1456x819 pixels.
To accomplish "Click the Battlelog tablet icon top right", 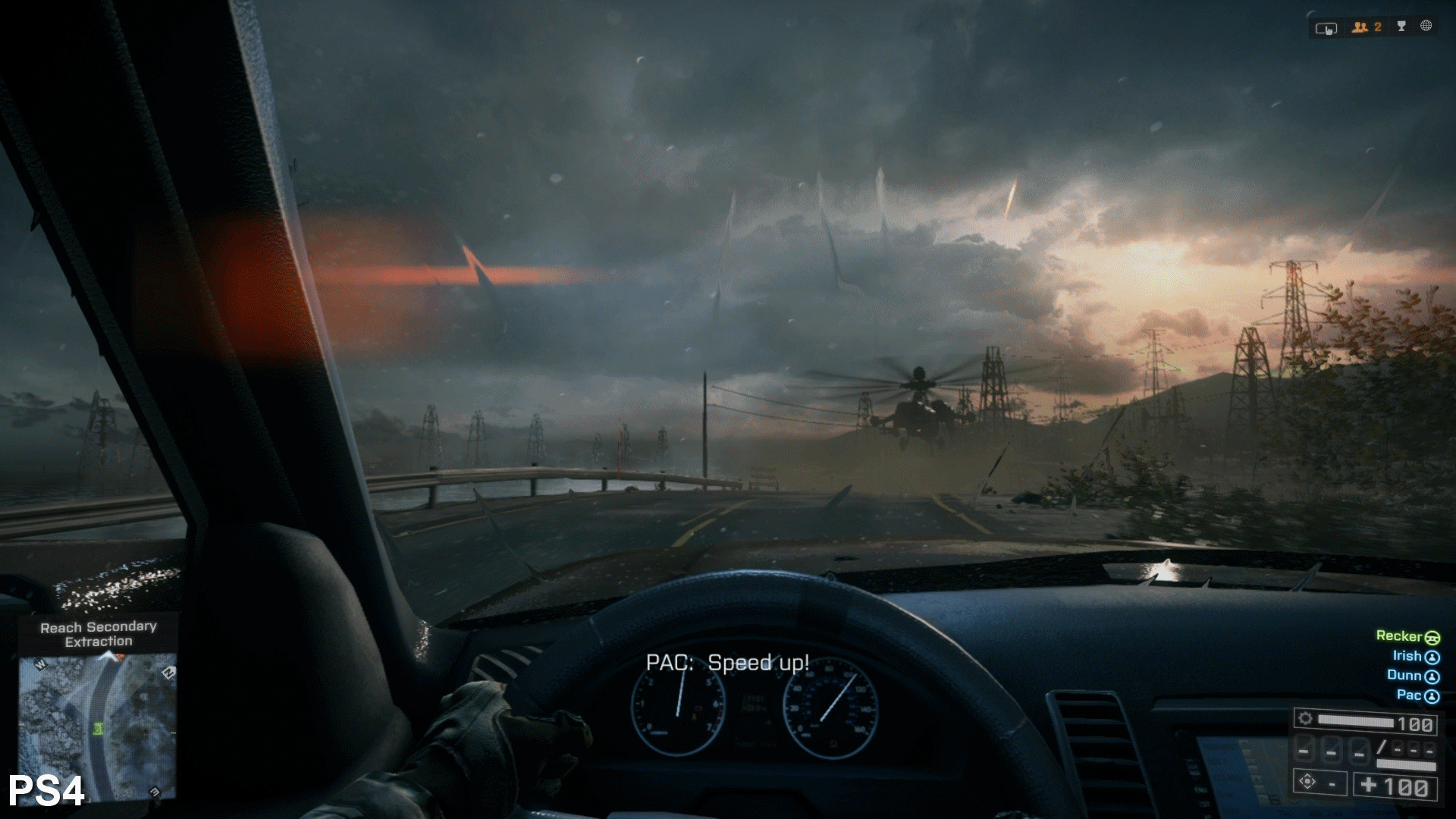I will click(1326, 27).
